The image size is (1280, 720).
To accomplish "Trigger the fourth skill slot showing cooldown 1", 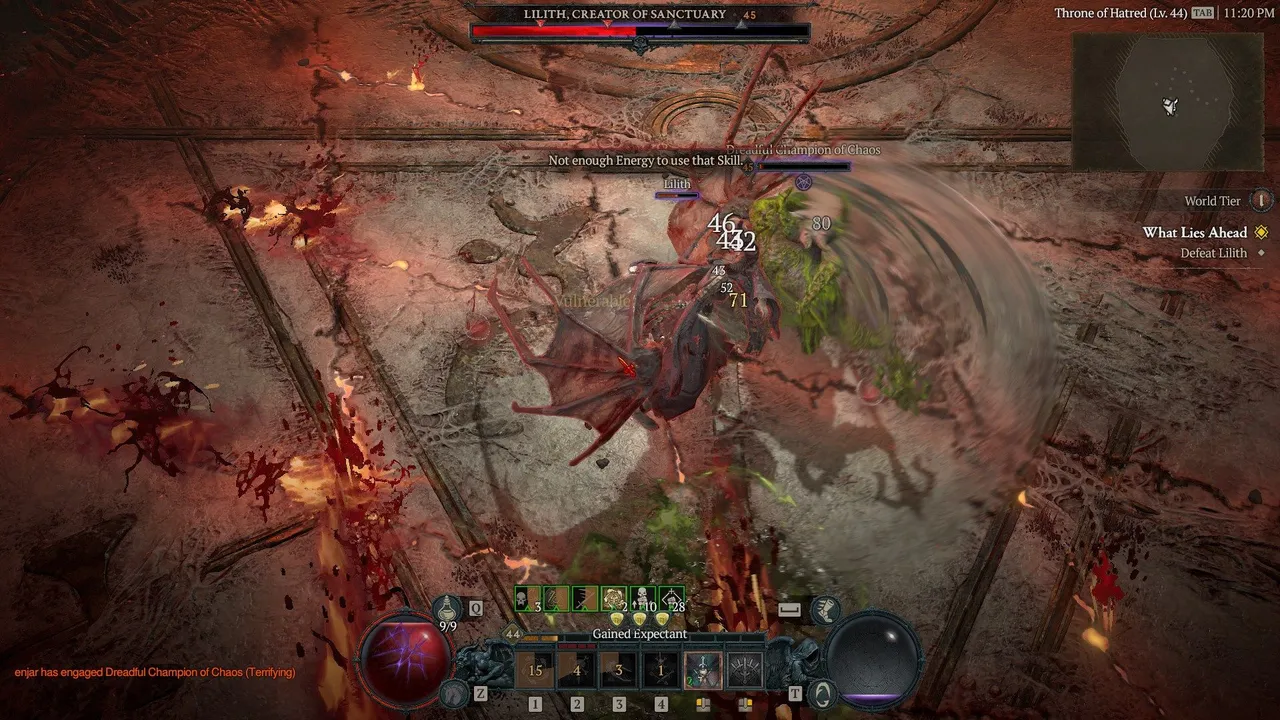I will [661, 670].
